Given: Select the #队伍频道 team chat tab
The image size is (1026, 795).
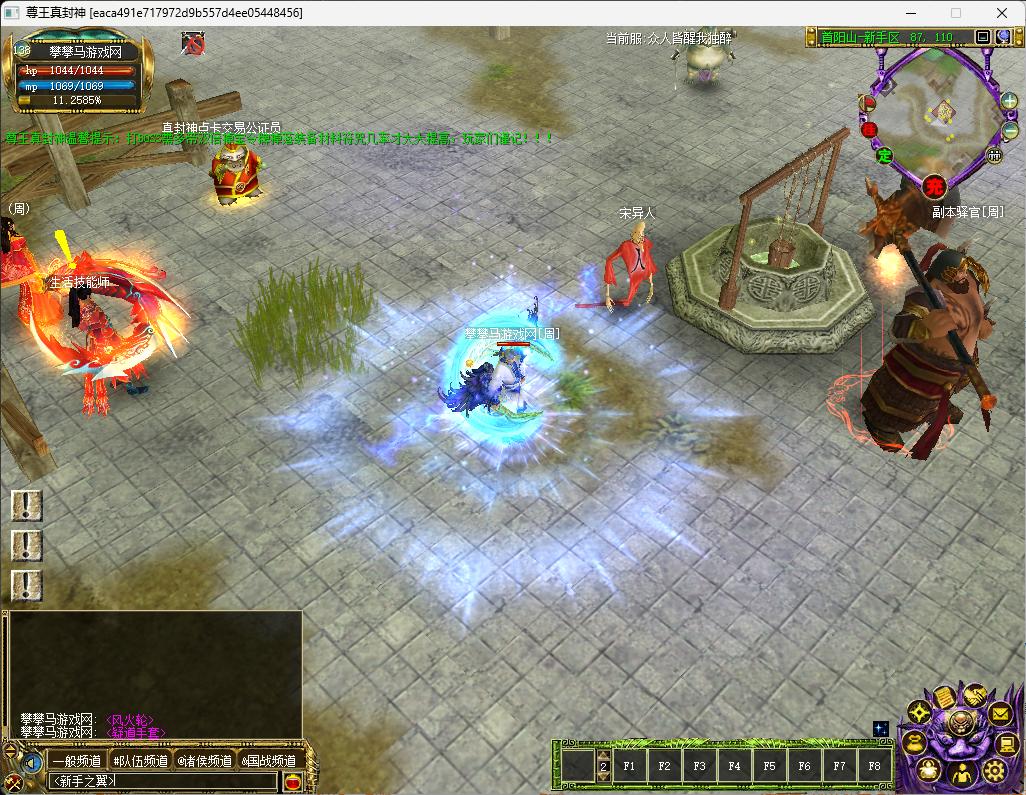Looking at the screenshot, I should (140, 761).
